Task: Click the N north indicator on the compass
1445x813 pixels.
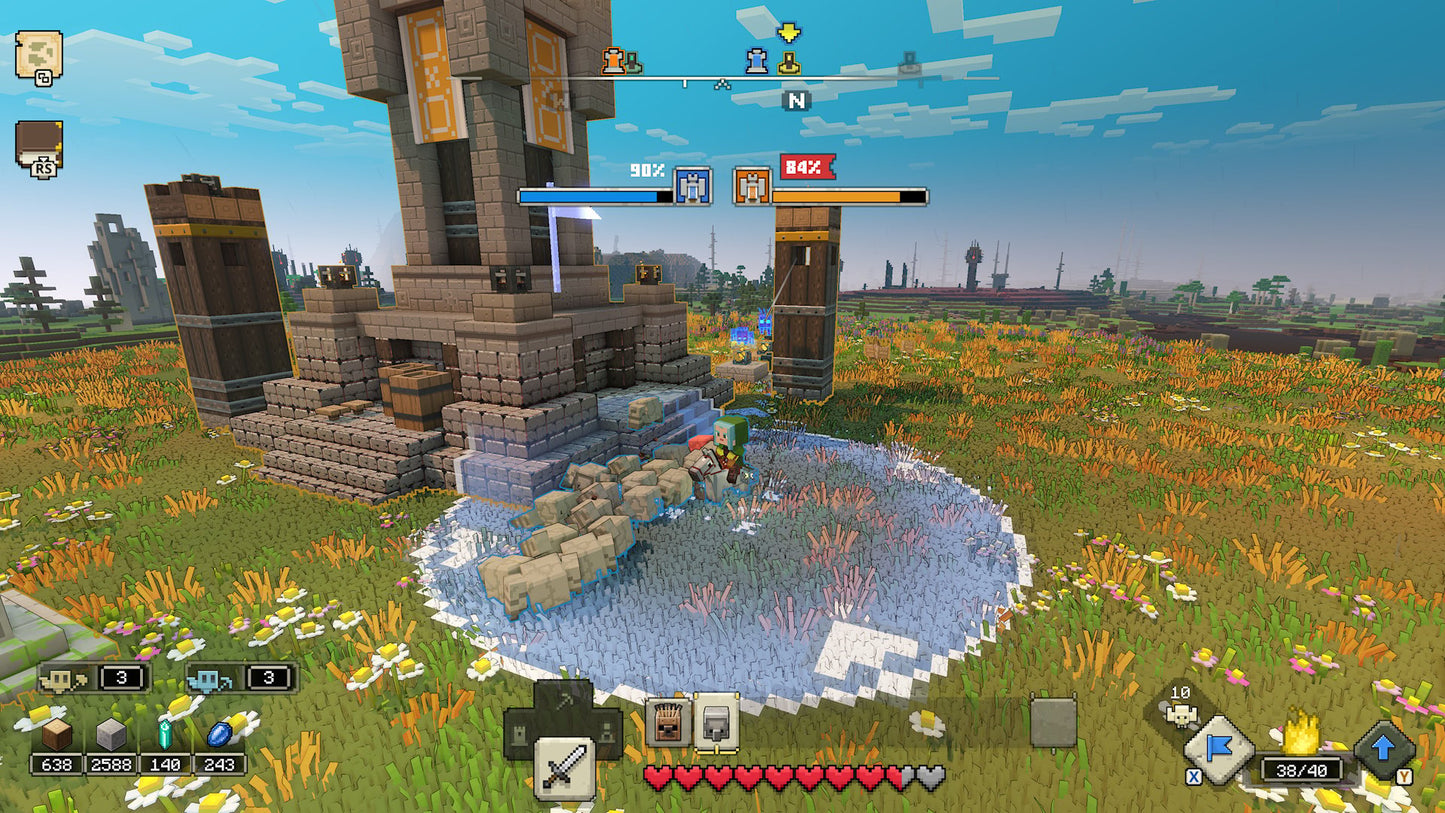Action: tap(796, 99)
